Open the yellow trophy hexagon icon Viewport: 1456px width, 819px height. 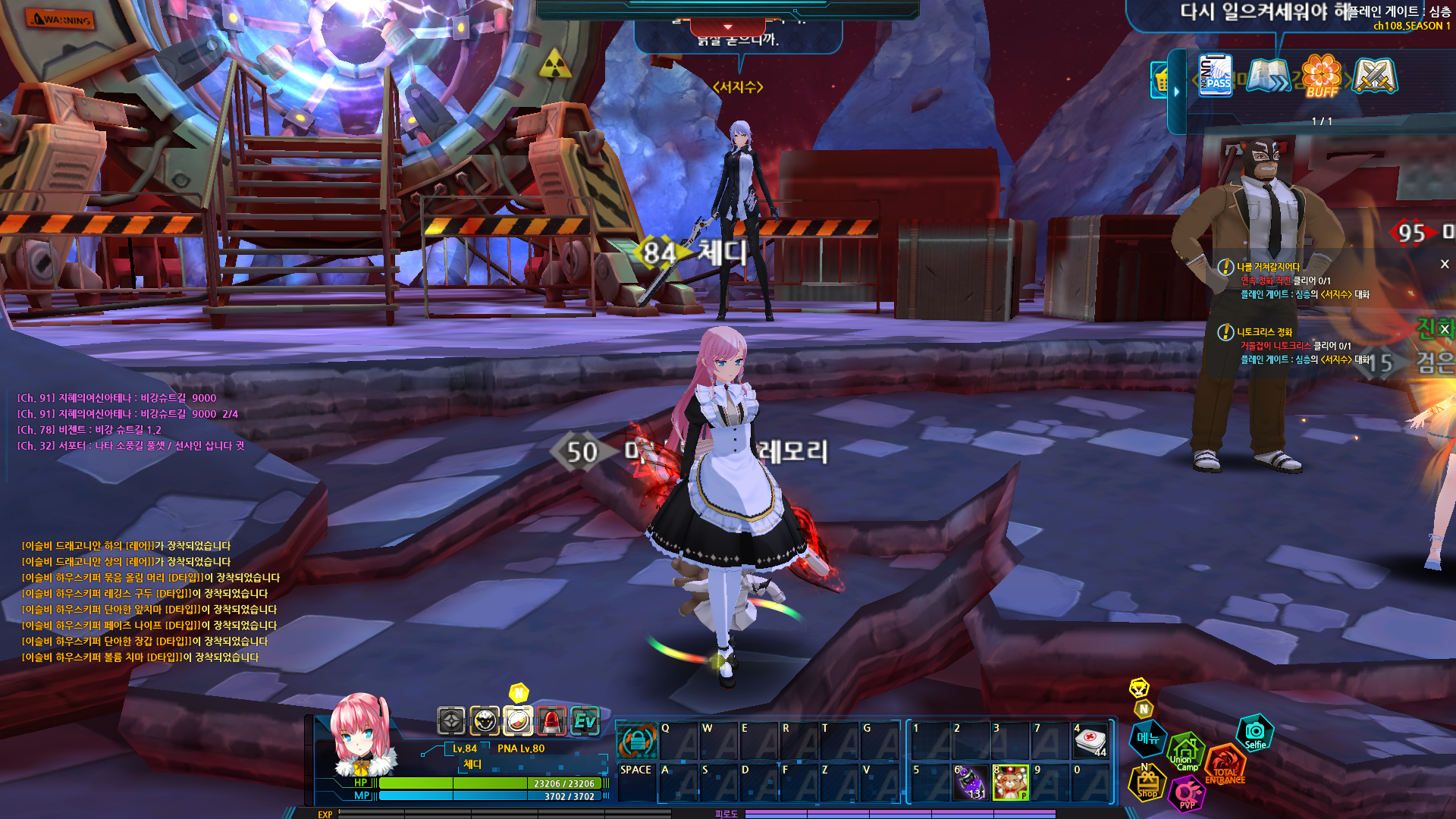[x=1139, y=688]
